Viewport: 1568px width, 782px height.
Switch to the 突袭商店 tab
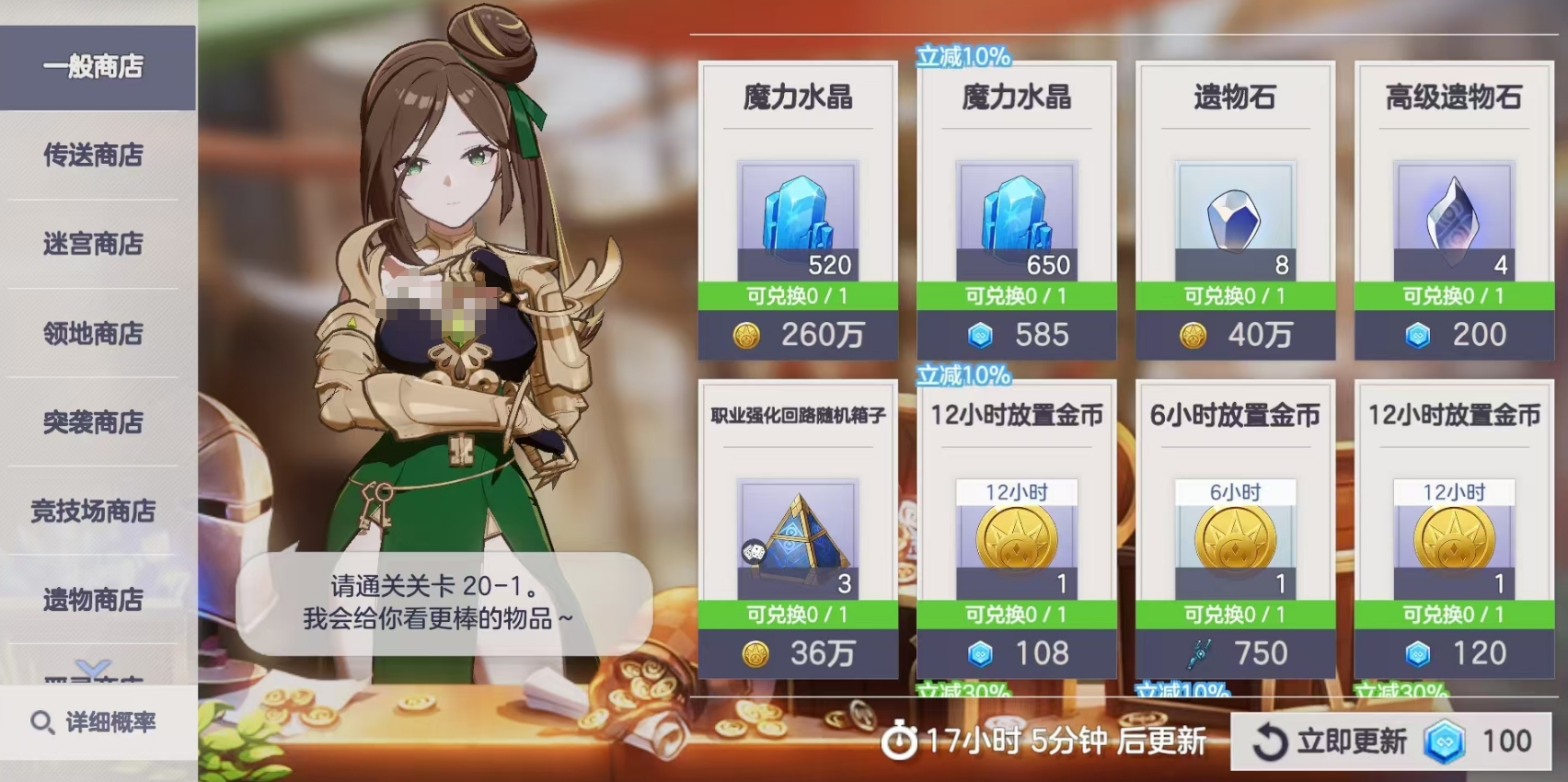[x=91, y=422]
